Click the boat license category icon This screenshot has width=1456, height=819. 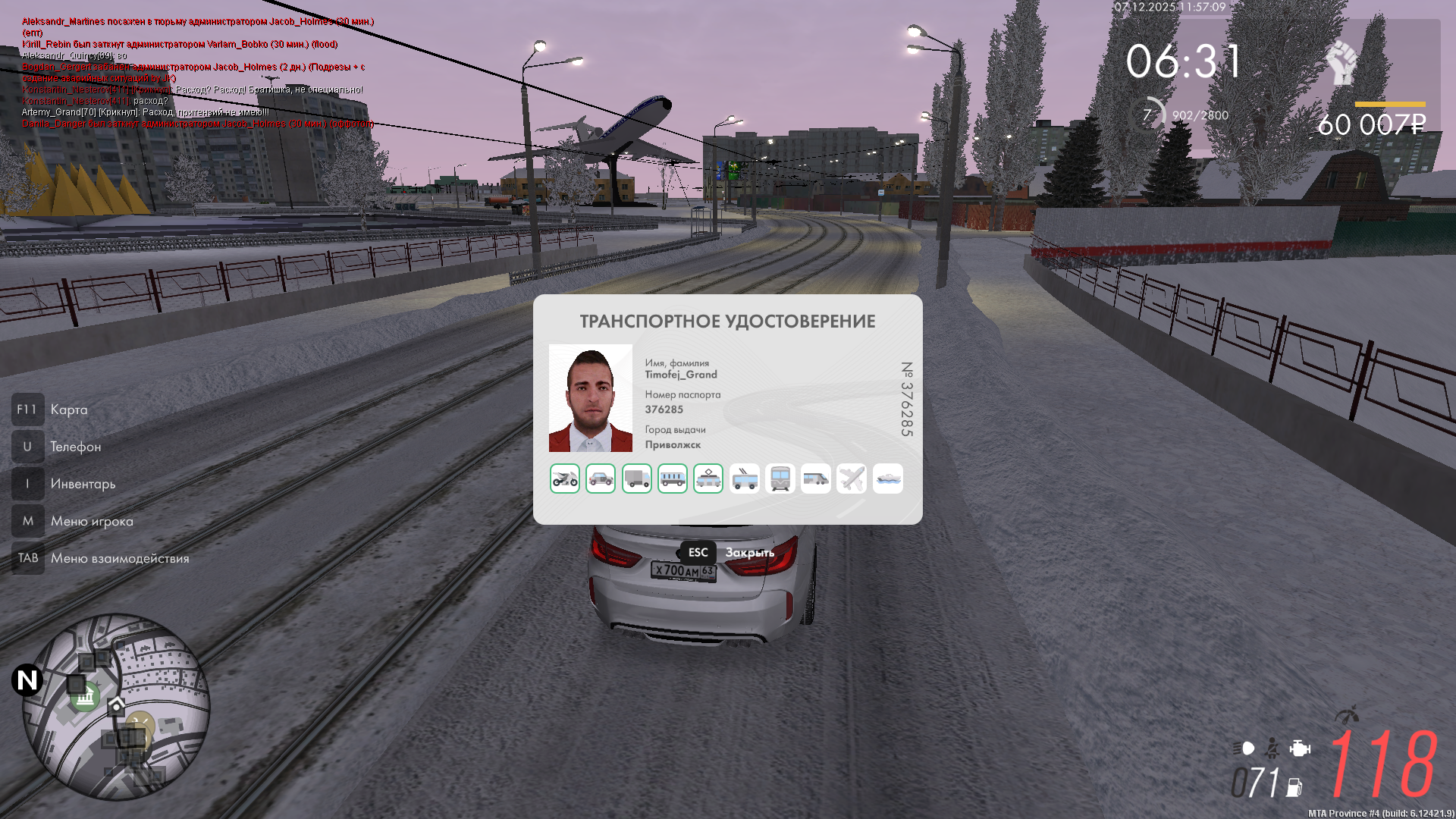pos(887,478)
